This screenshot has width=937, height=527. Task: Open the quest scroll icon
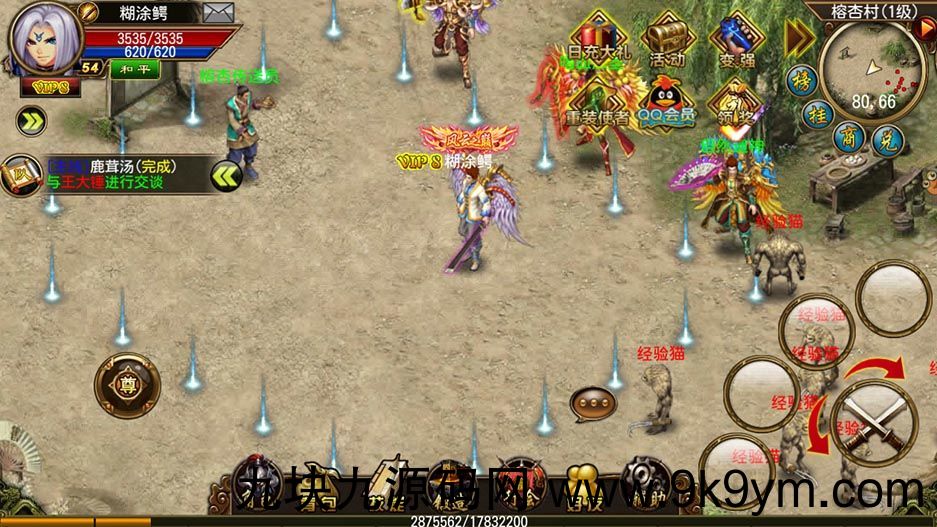pos(20,175)
